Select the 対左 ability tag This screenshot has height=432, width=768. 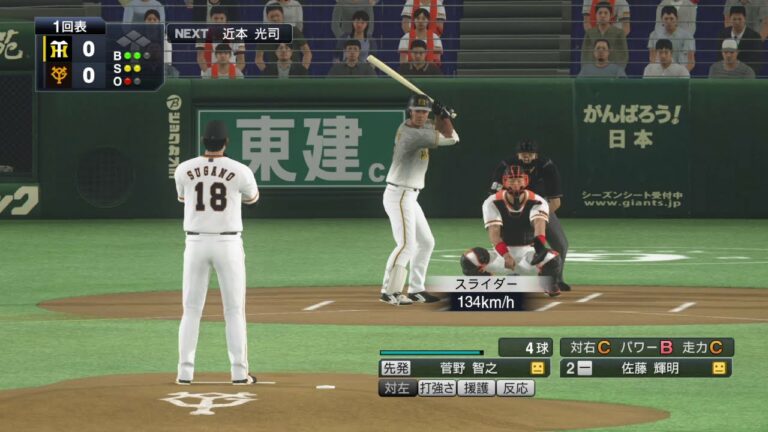[397, 388]
